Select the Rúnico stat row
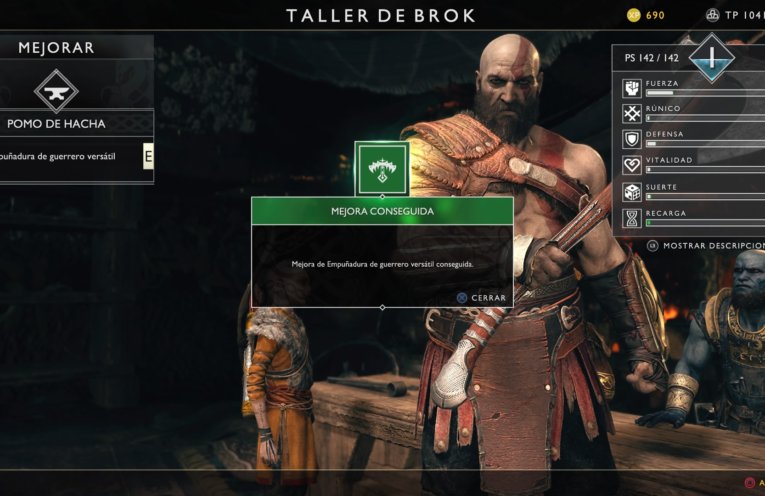 point(690,114)
